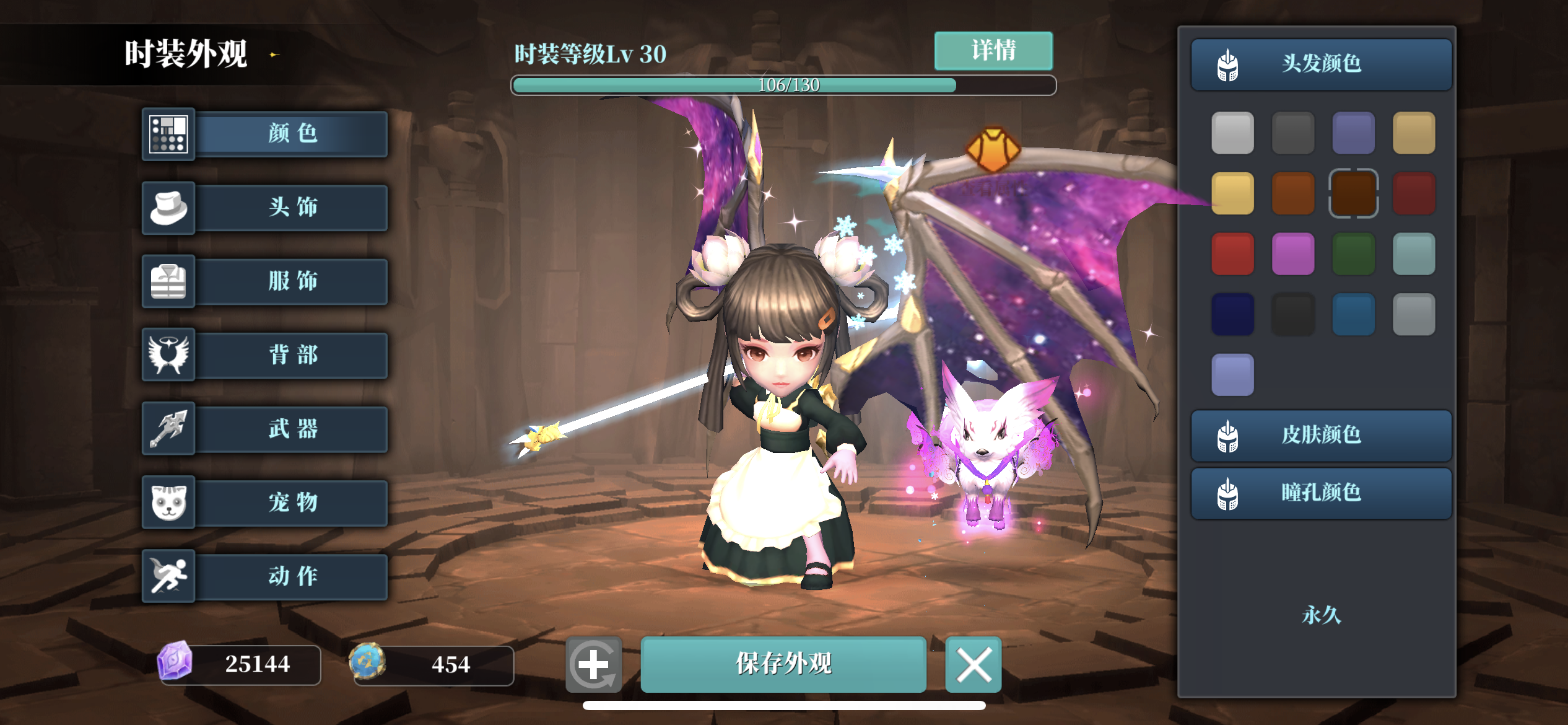Select the 服饰 clothing category vest icon
The image size is (1568, 725).
point(168,281)
